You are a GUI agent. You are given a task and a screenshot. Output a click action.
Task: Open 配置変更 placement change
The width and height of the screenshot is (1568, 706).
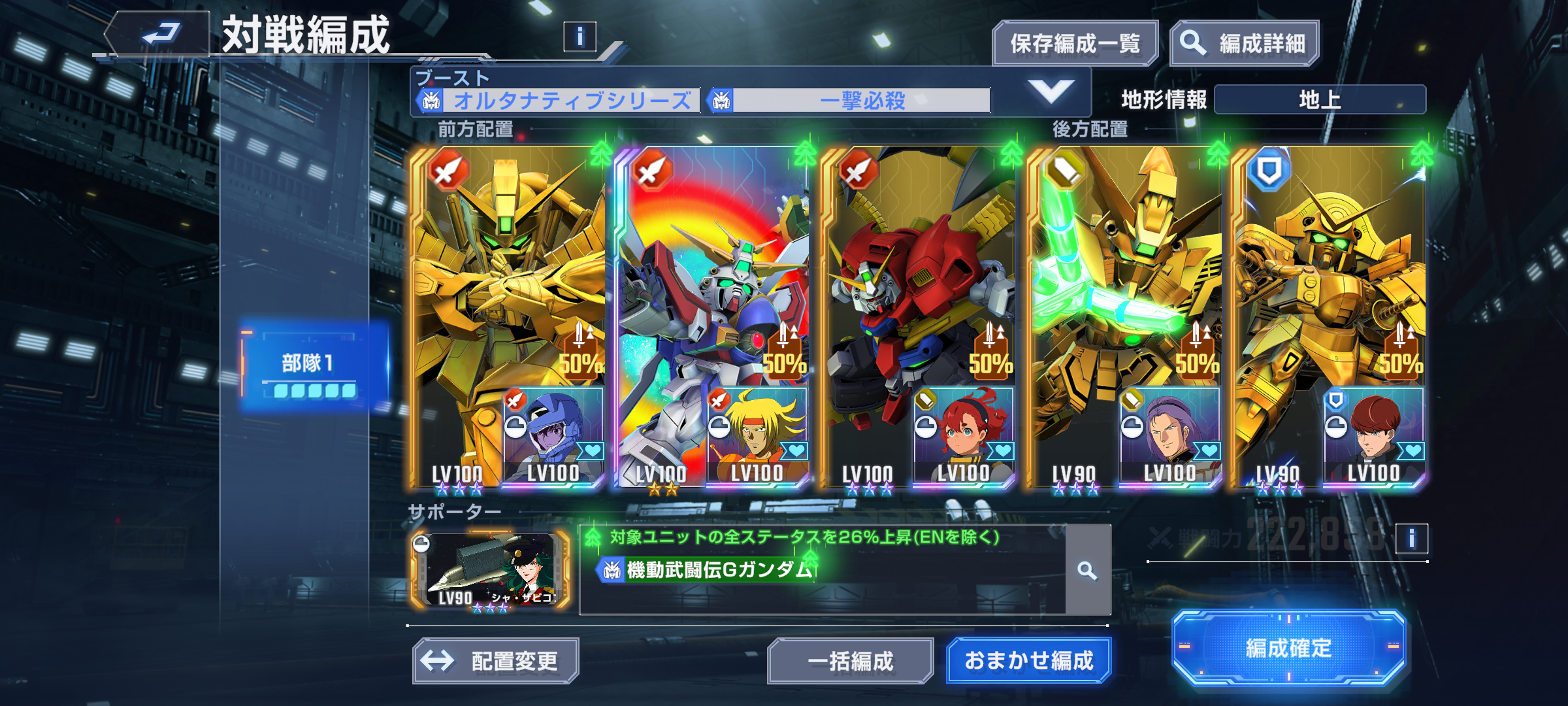point(496,661)
